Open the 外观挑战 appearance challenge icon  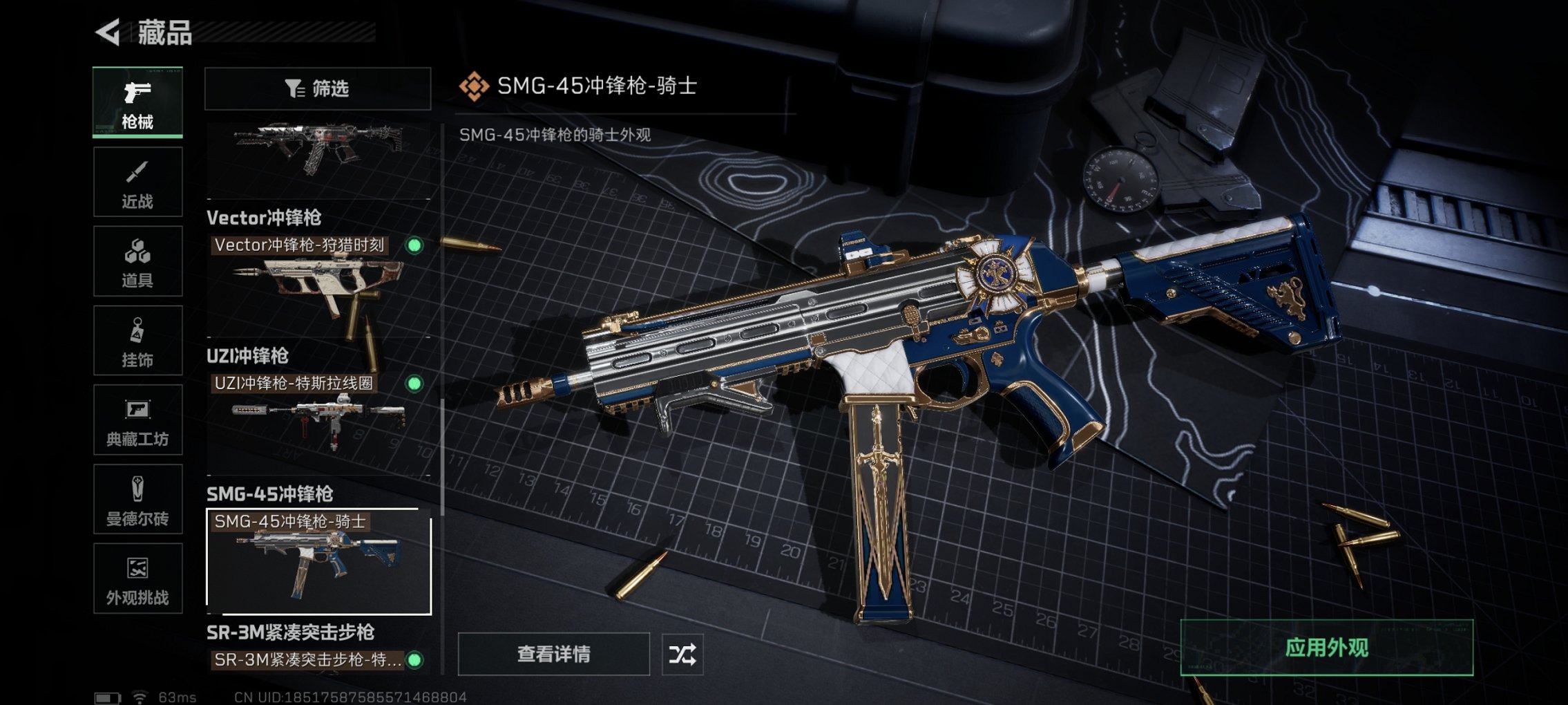[137, 579]
